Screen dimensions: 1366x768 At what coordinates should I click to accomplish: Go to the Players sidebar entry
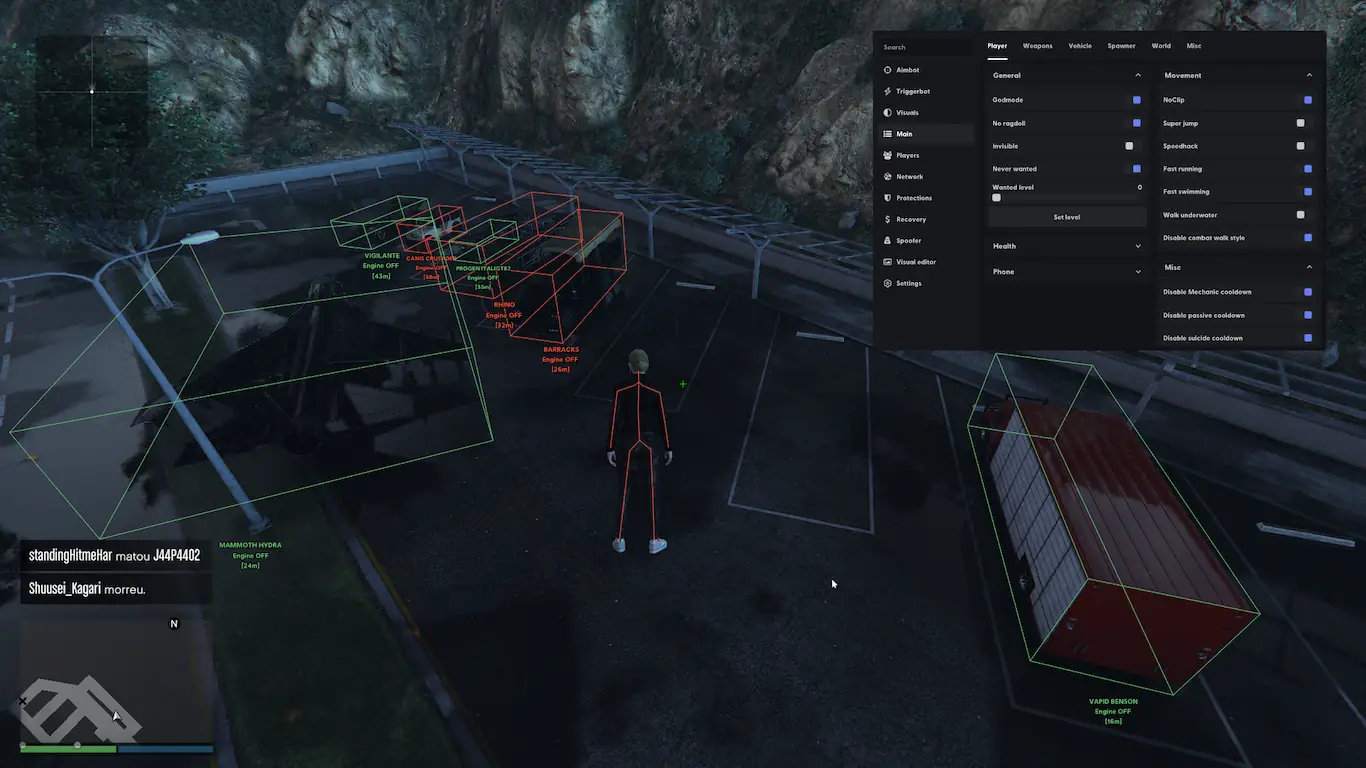(x=907, y=156)
